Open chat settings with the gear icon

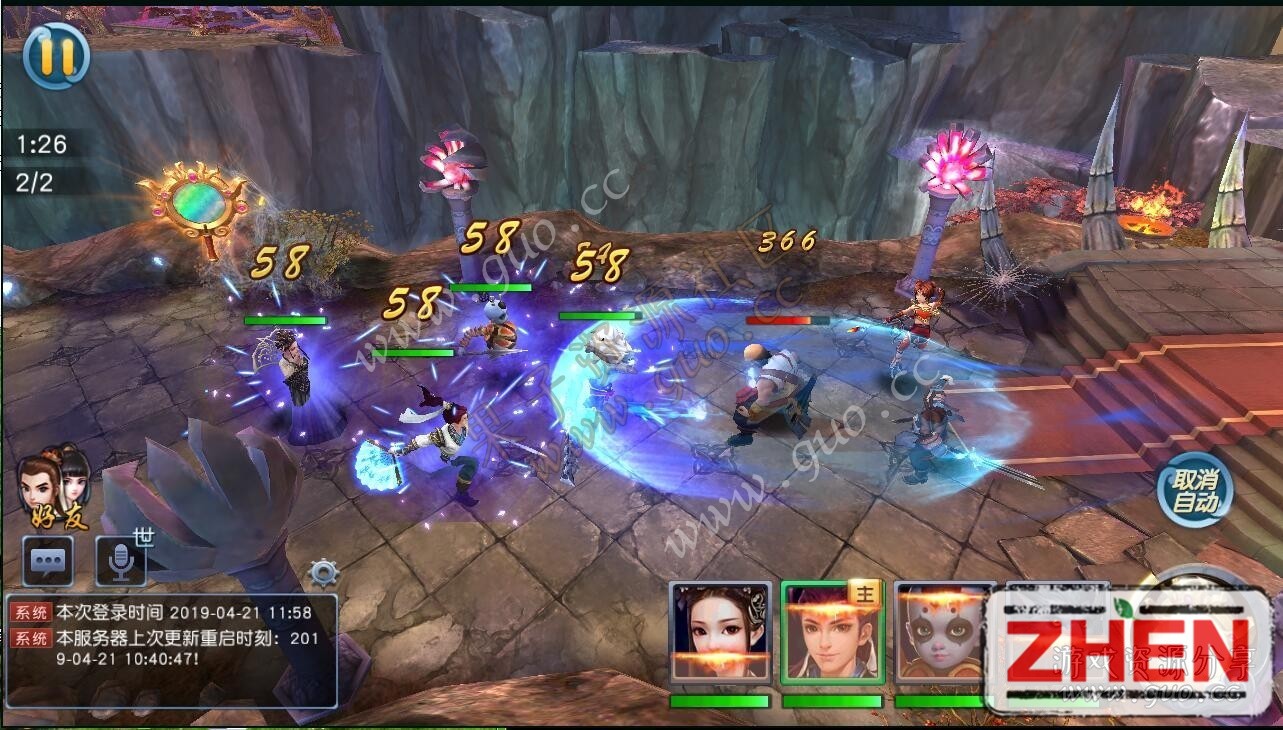[x=324, y=573]
